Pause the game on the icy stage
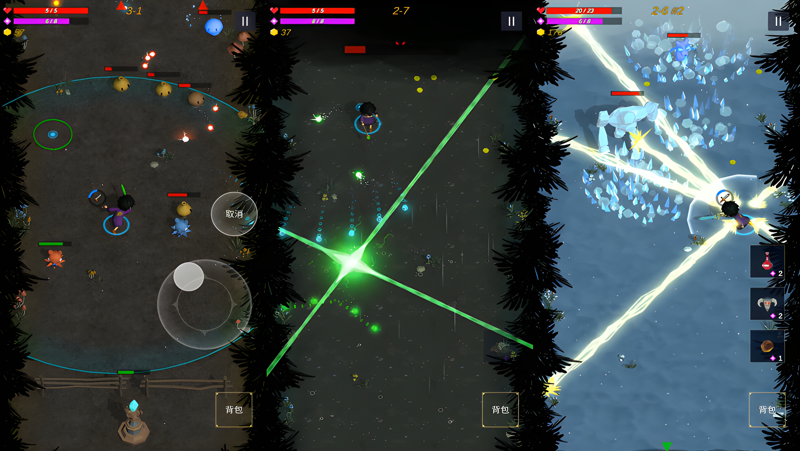 pyautogui.click(x=778, y=21)
